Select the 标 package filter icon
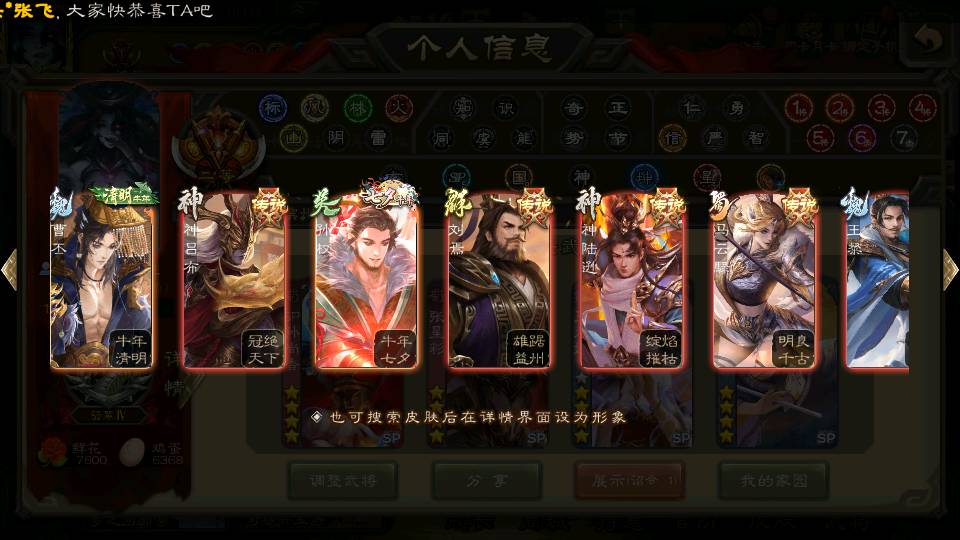Viewport: 960px width, 540px height. pyautogui.click(x=273, y=106)
